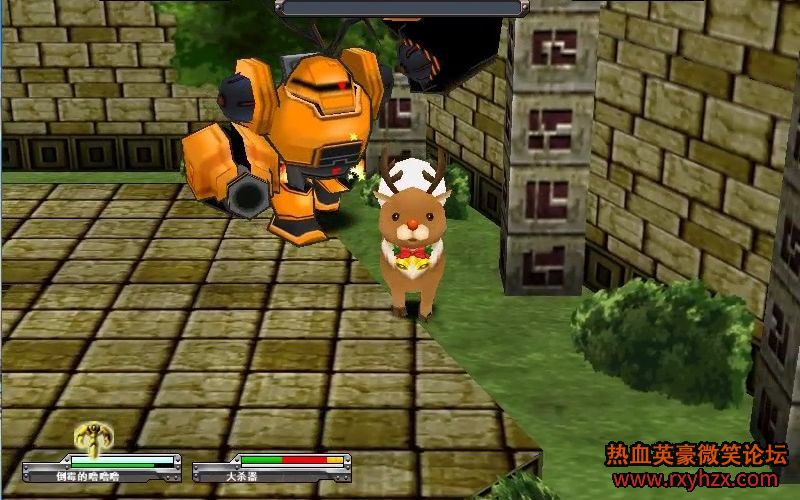Click the golden winged emblem icon
This screenshot has height=500, width=800.
(x=93, y=437)
